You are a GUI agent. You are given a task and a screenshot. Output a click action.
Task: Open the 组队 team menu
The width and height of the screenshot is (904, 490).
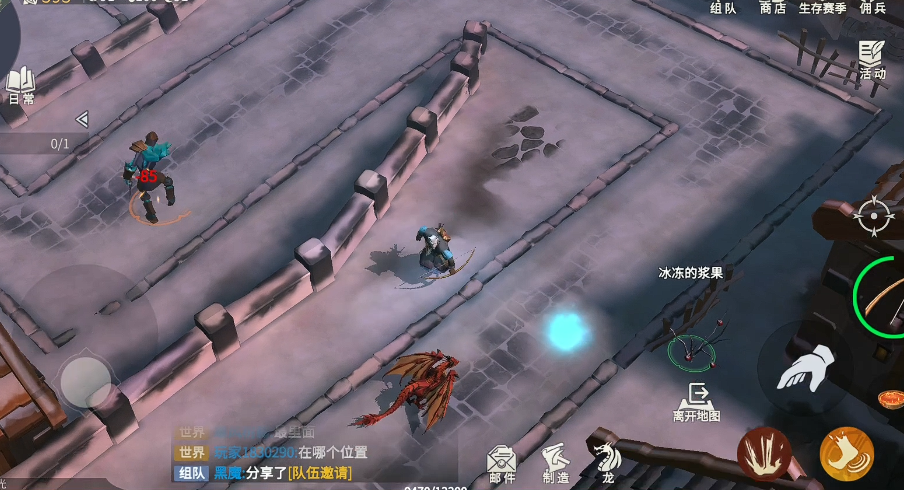pyautogui.click(x=723, y=8)
